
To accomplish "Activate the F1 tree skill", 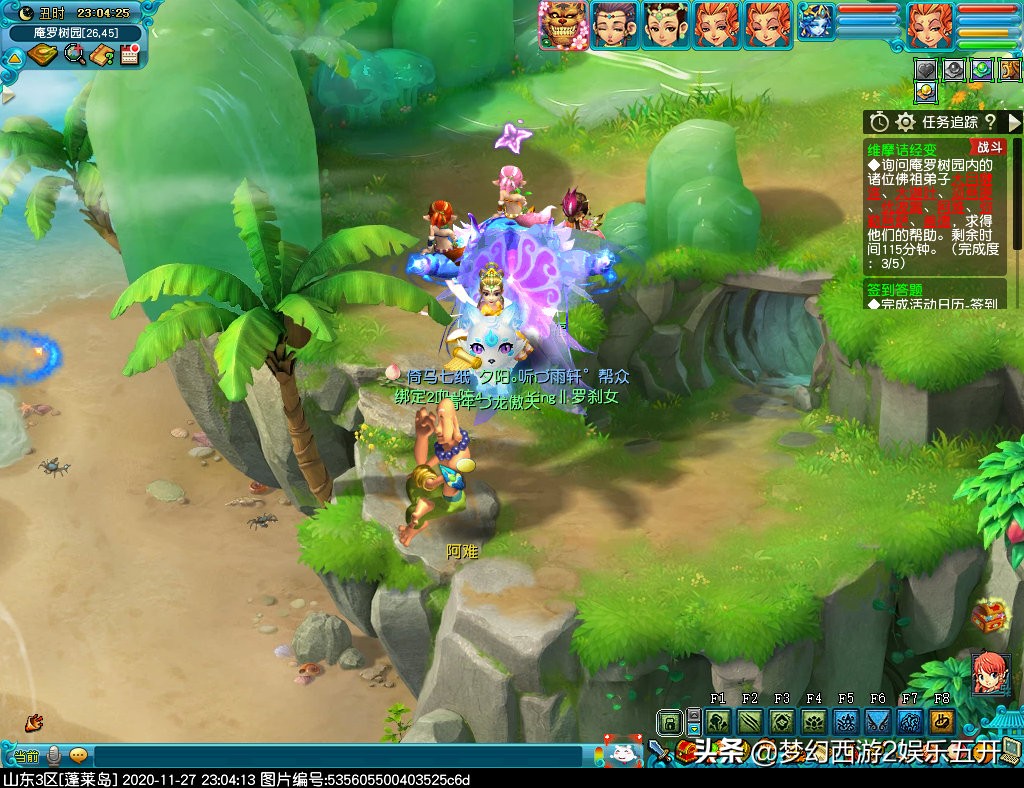I will click(x=718, y=721).
